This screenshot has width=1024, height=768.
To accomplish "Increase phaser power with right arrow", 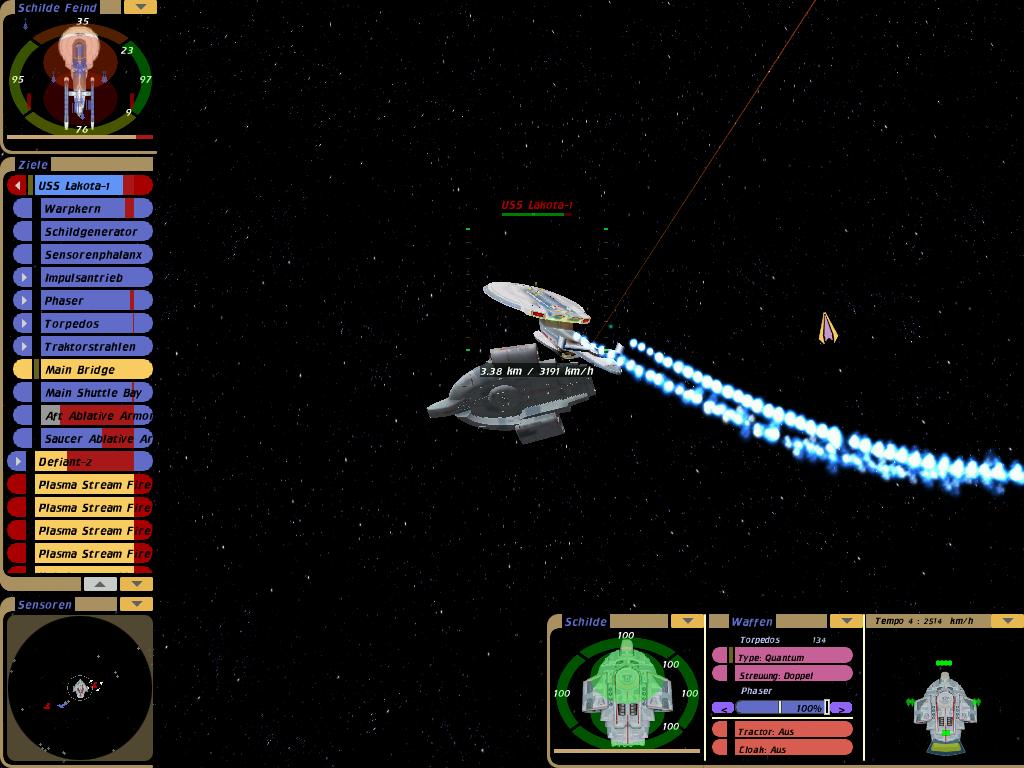I will coord(842,708).
